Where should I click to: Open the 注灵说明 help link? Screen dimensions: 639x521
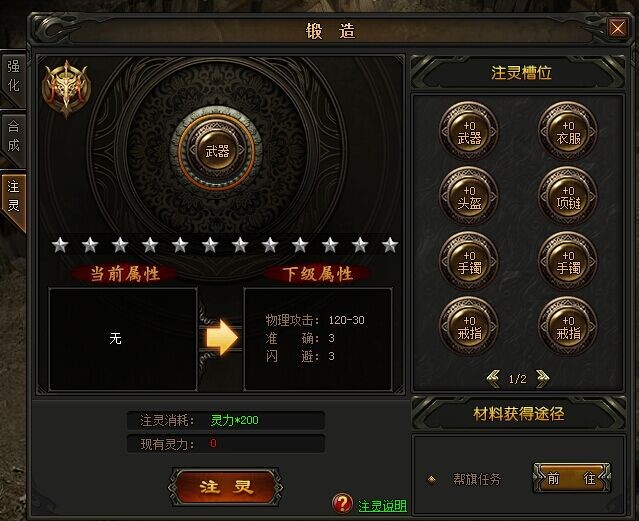click(x=382, y=505)
